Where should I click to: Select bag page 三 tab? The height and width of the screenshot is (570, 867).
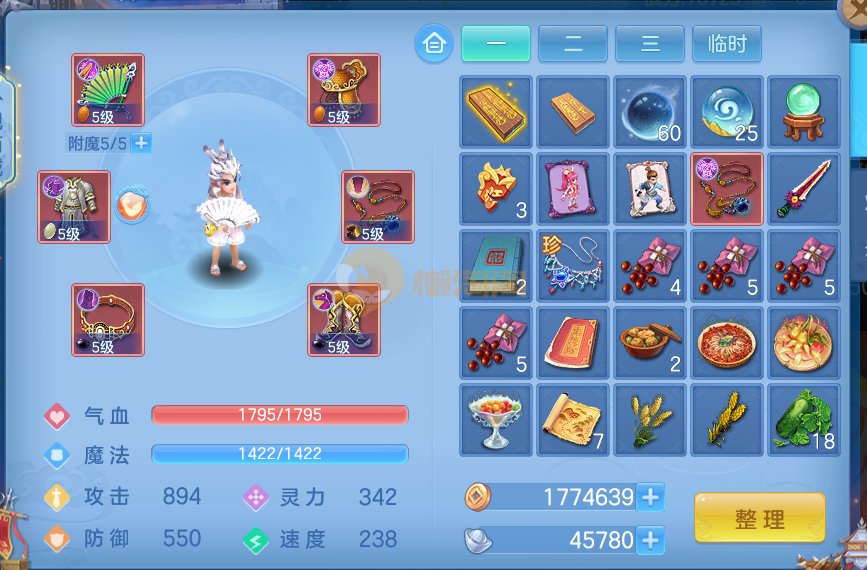(649, 44)
